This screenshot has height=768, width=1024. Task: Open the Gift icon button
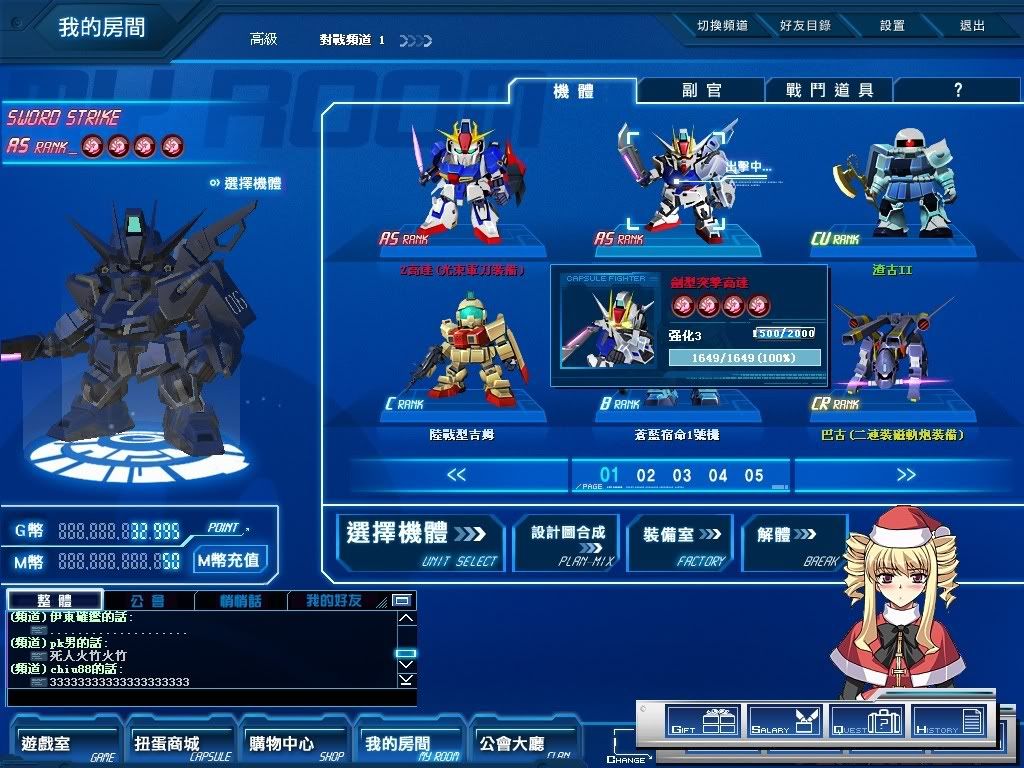pos(700,720)
